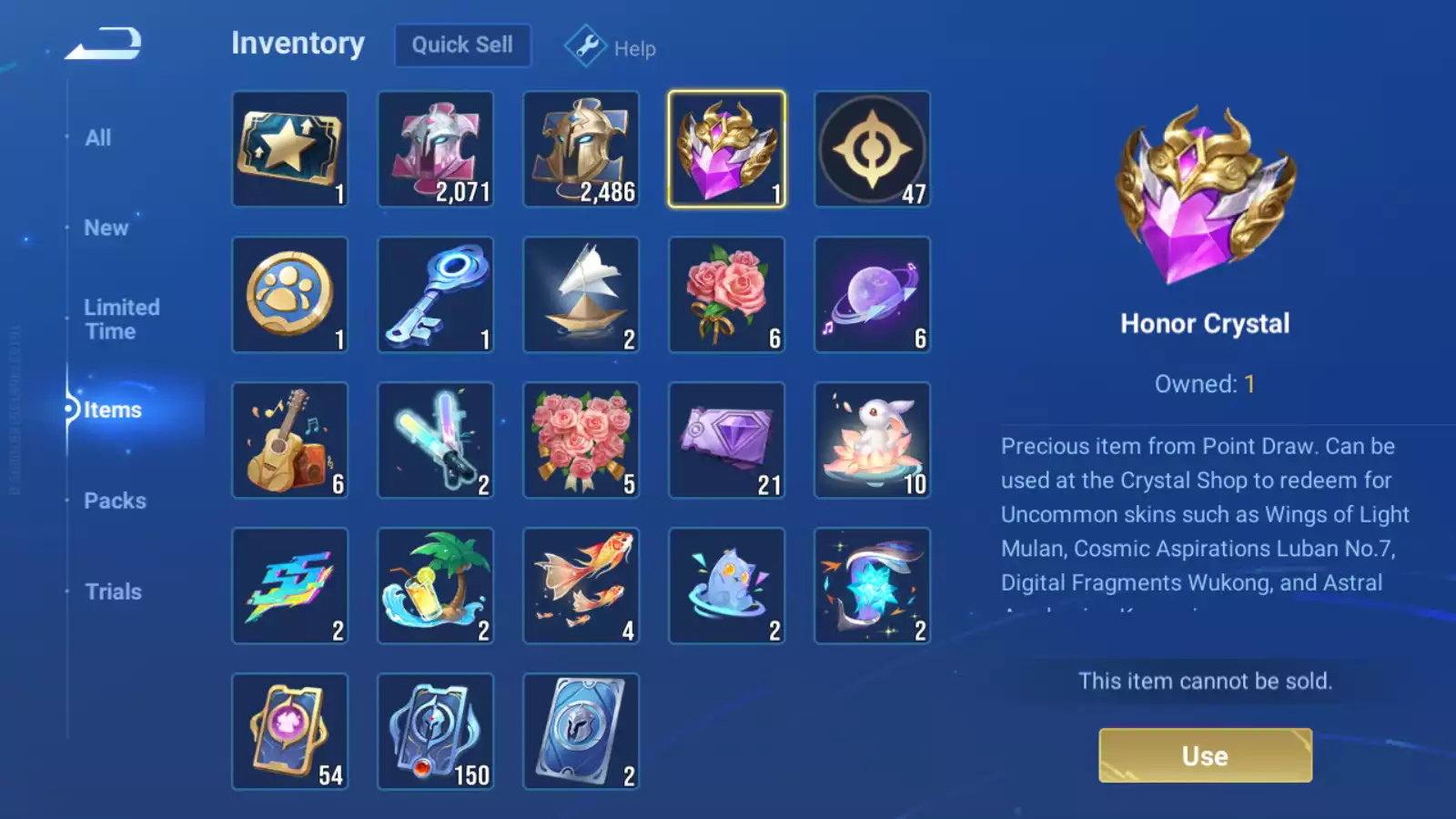
Task: Open the paper sailboat item
Action: [x=581, y=294]
